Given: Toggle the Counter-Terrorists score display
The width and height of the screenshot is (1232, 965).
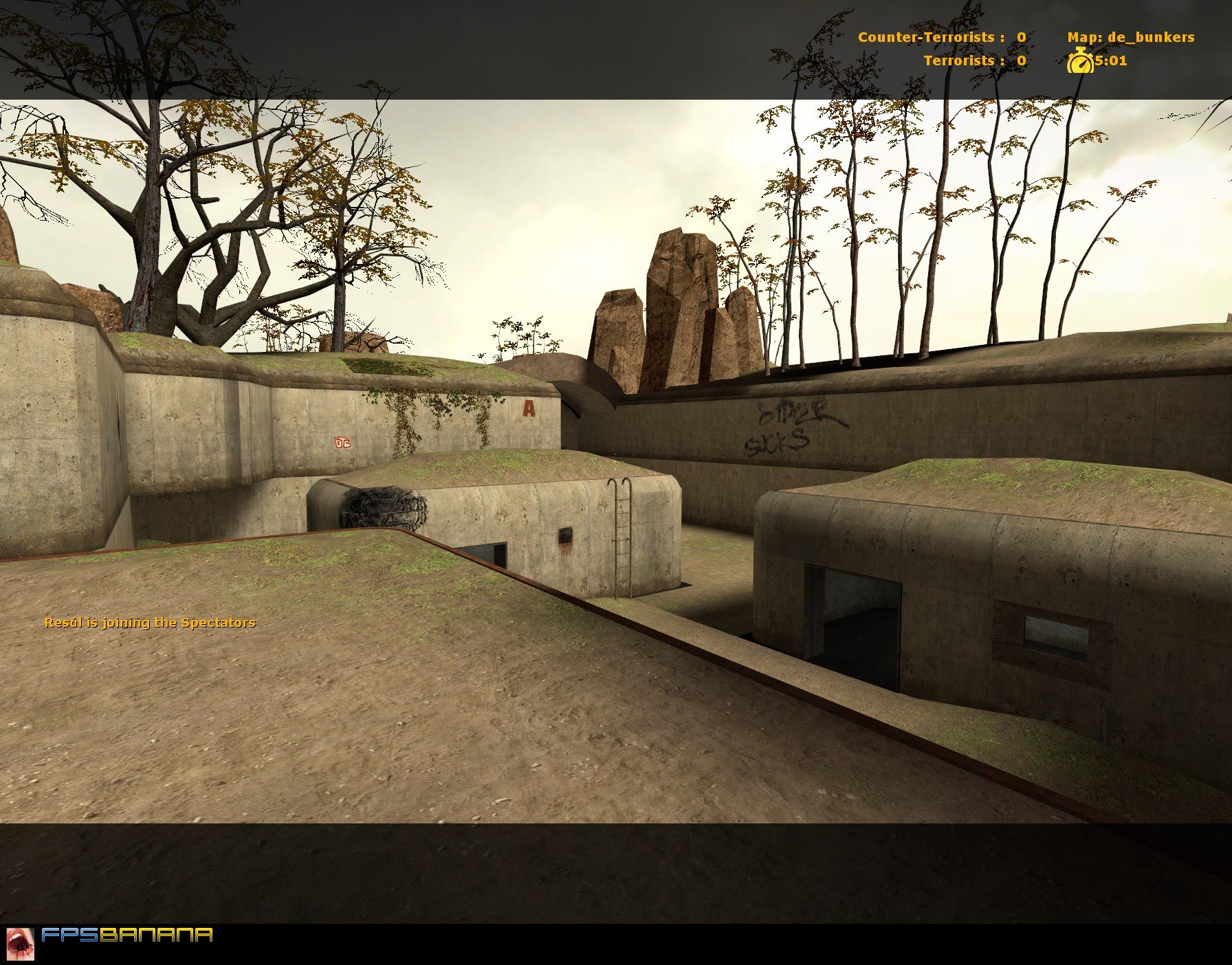Looking at the screenshot, I should coord(945,38).
